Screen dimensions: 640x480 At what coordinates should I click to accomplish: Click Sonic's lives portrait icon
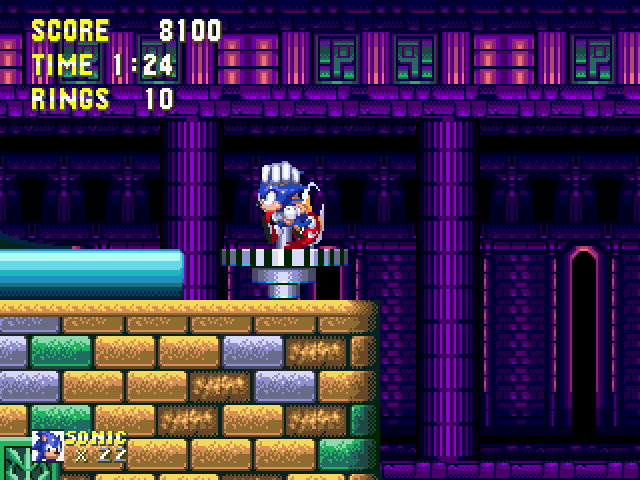[x=47, y=445]
